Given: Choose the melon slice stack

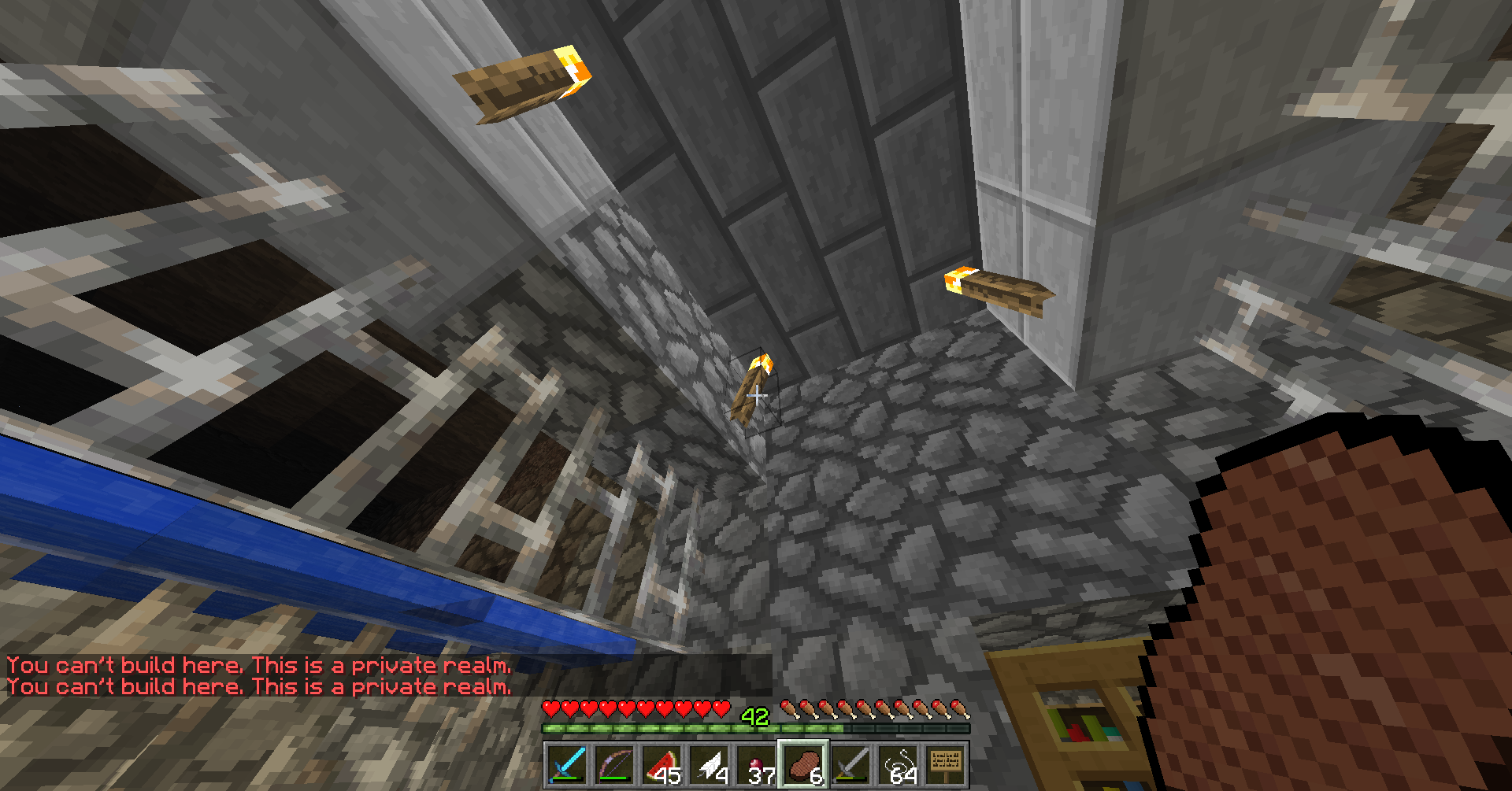Looking at the screenshot, I should click(x=661, y=765).
